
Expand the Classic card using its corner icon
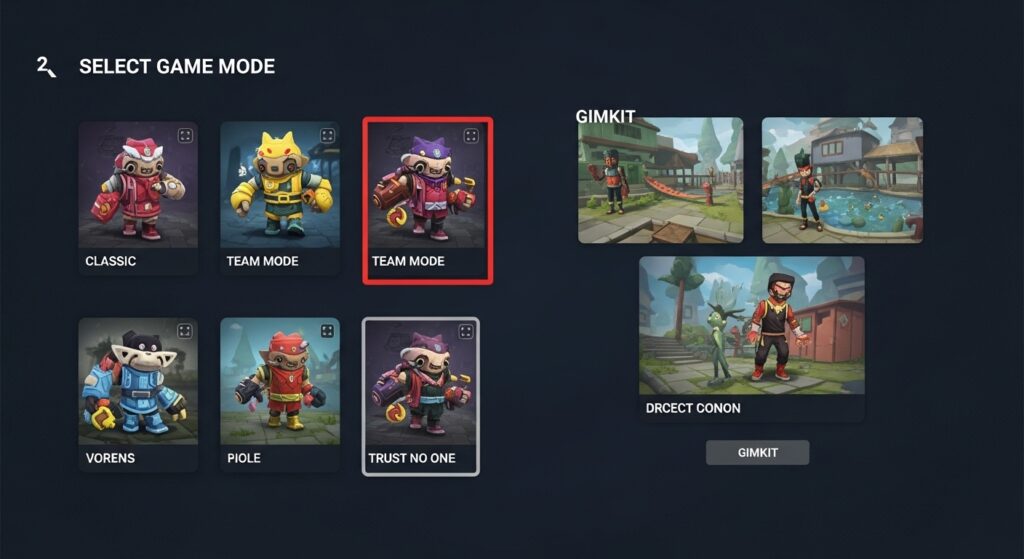[x=184, y=135]
